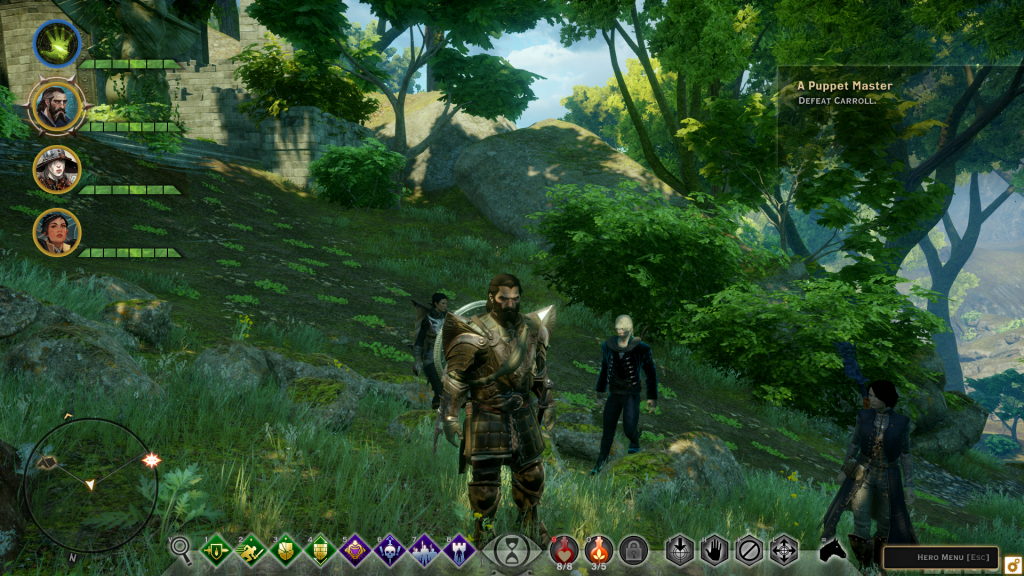The width and height of the screenshot is (1024, 576).
Task: Use the purple skull ability
Action: [x=389, y=549]
